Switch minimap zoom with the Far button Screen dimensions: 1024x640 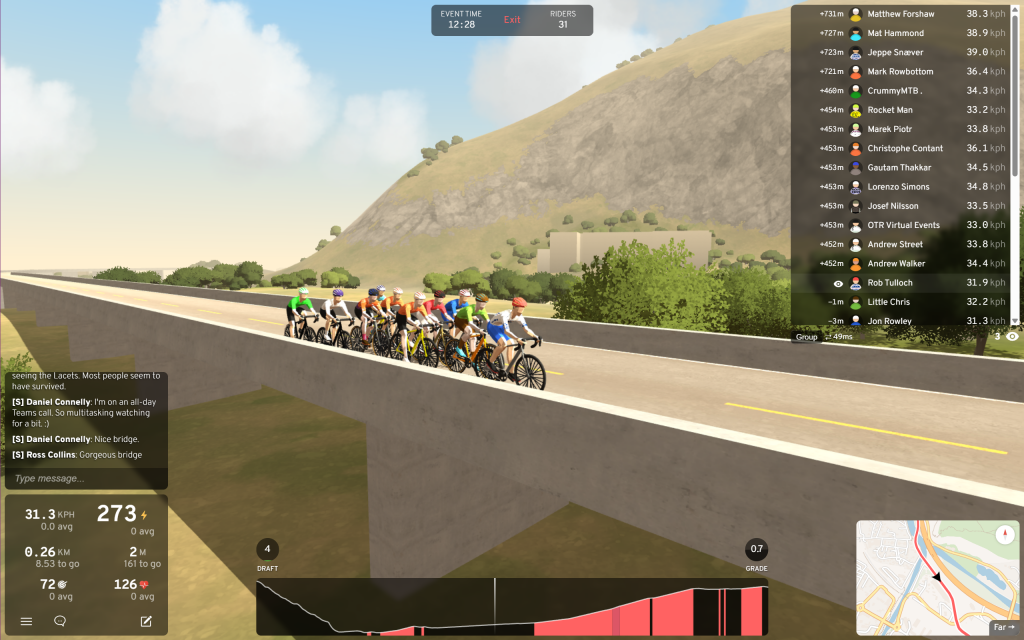1003,627
